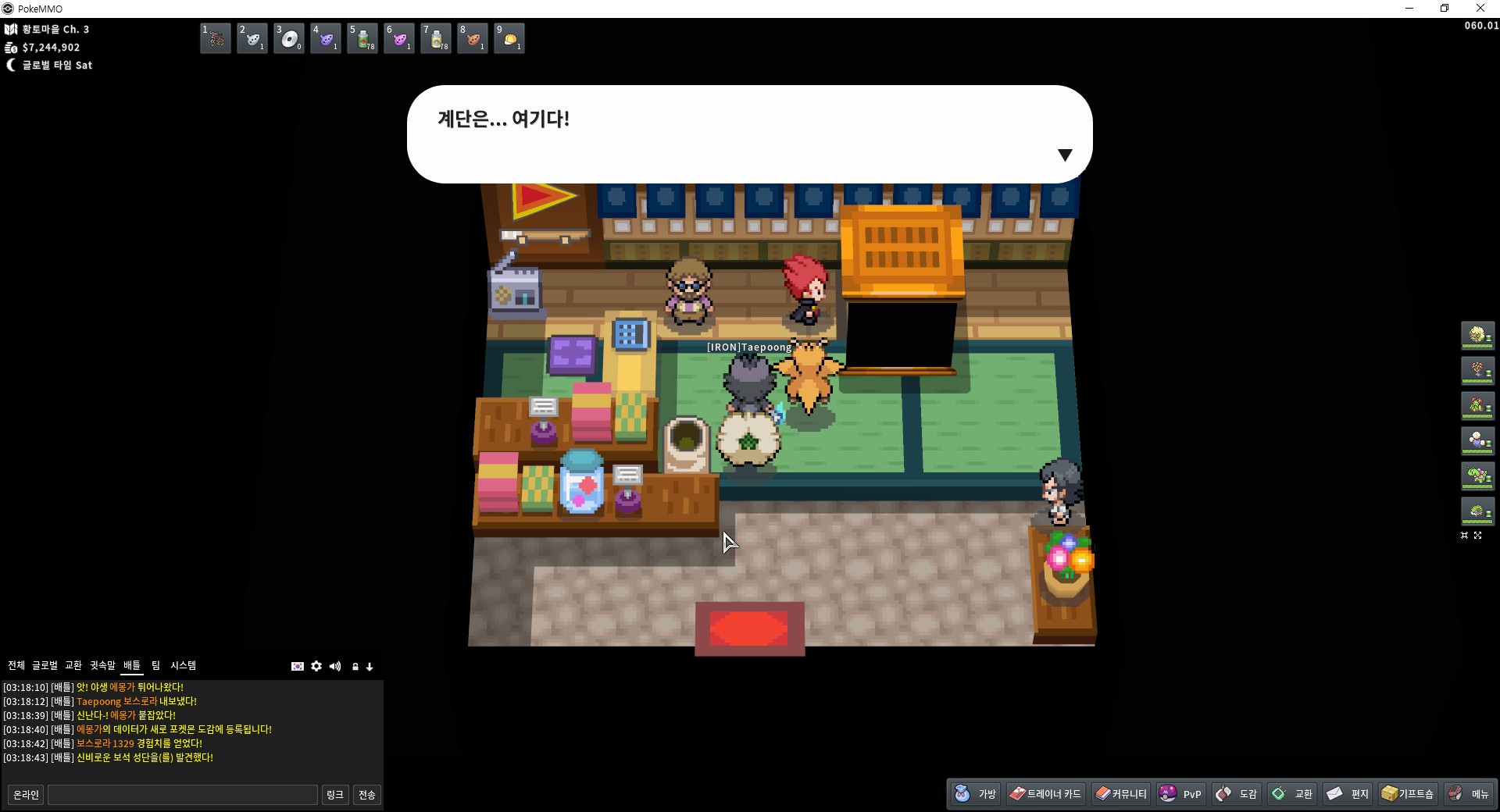This screenshot has width=1500, height=812.
Task: Open the PvP menu
Action: point(1180,793)
